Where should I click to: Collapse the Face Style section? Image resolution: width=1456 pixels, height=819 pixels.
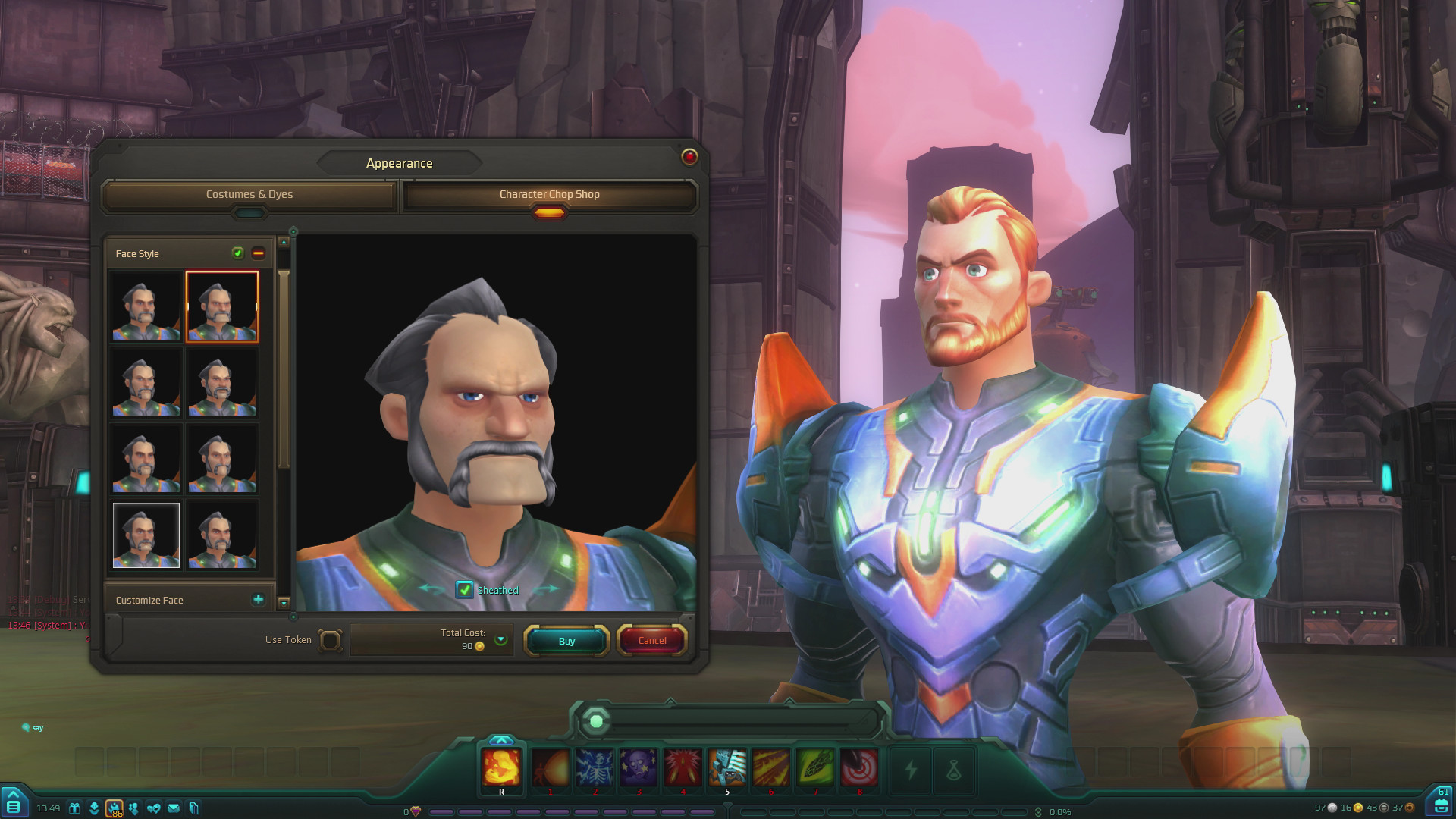tap(259, 253)
